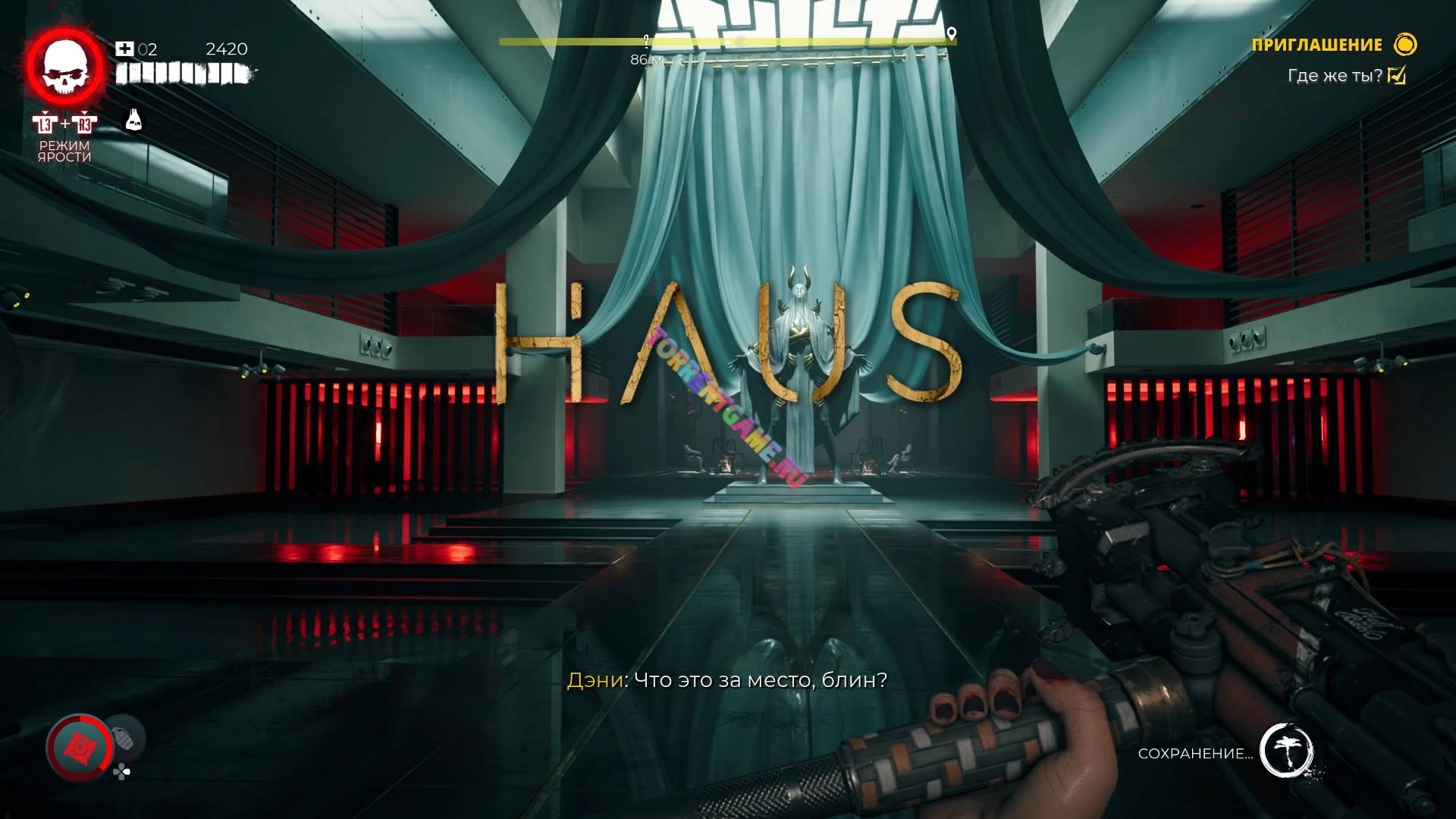Click the red skull fury mode icon

click(x=65, y=67)
